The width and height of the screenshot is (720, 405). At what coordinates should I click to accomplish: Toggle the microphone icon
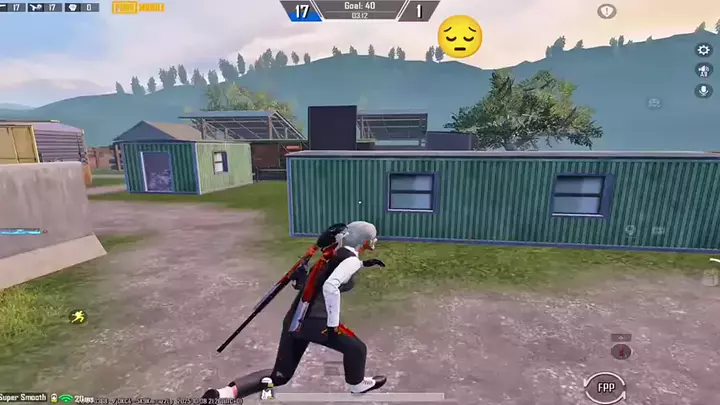(x=703, y=91)
